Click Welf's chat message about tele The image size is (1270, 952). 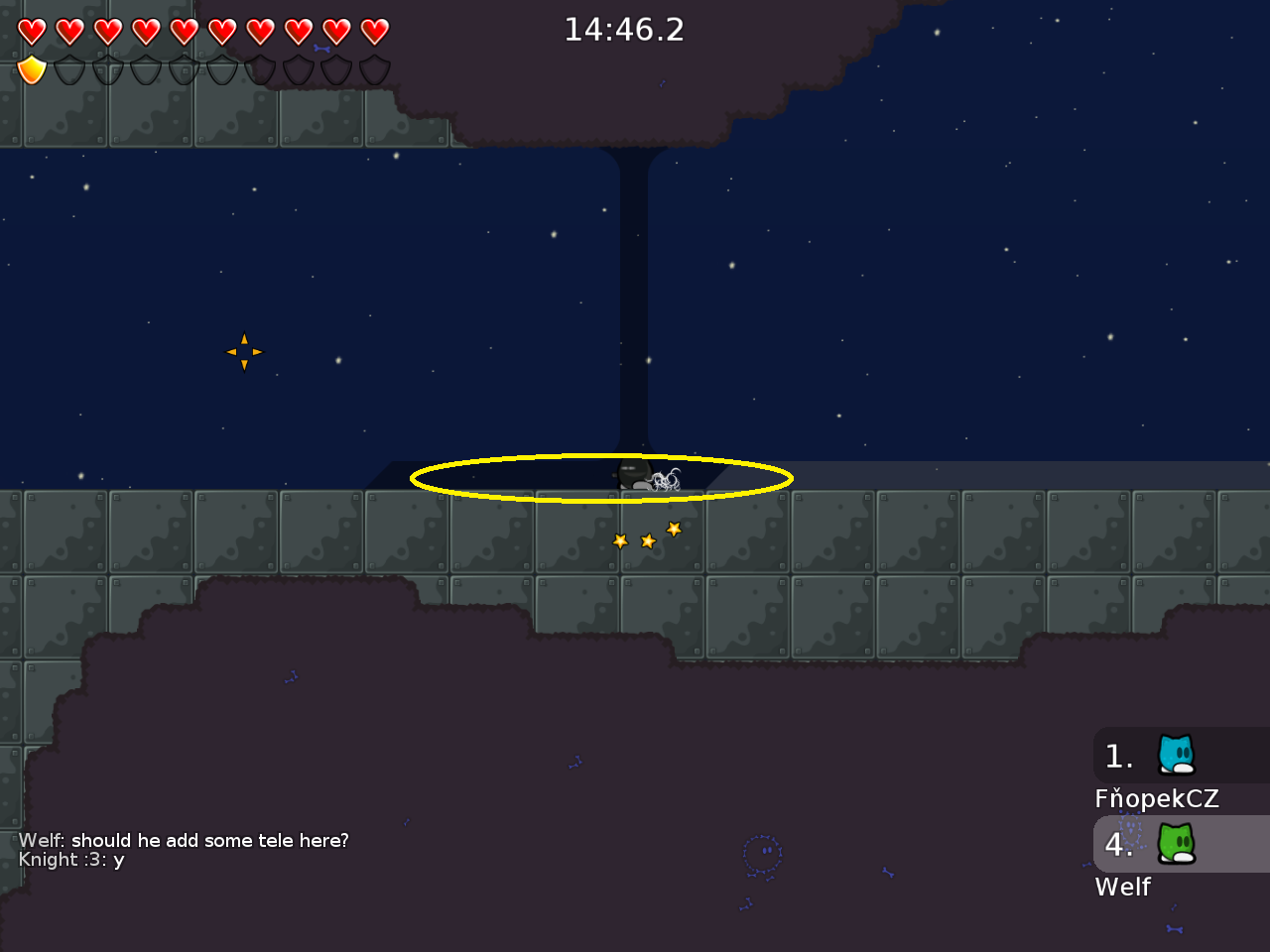tap(184, 840)
